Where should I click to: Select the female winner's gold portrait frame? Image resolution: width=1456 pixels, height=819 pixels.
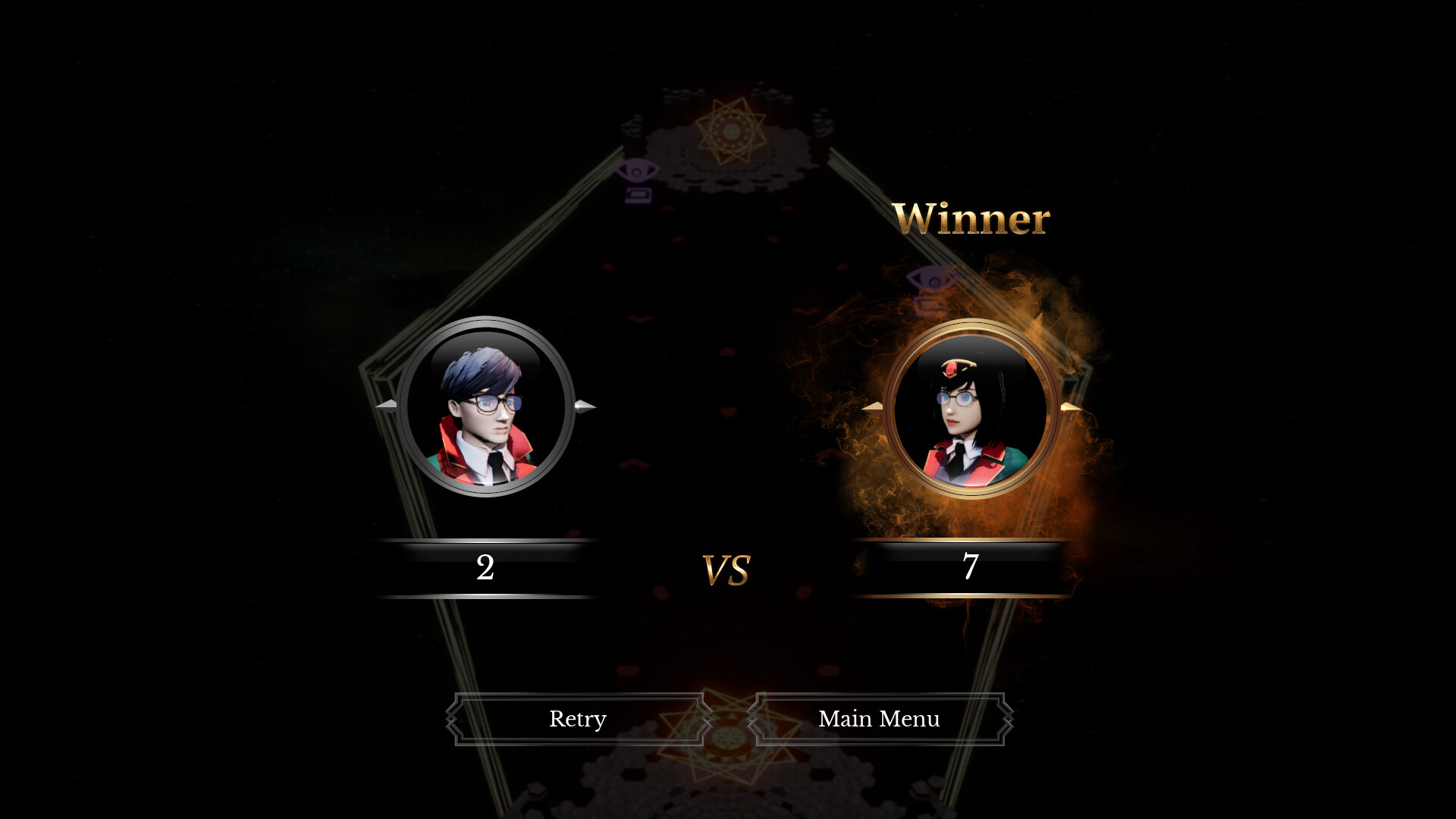pyautogui.click(x=974, y=328)
